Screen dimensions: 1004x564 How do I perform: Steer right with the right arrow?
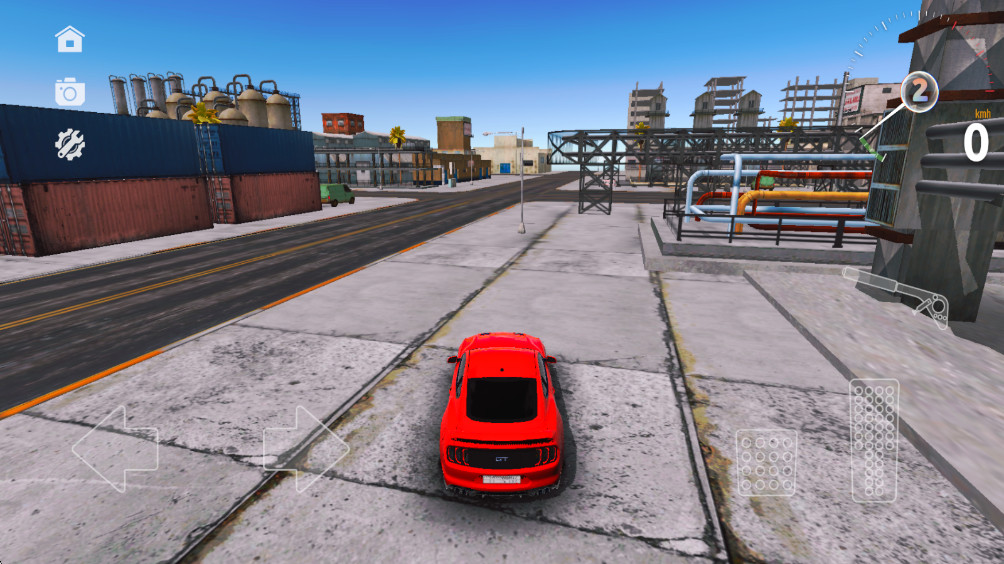tap(305, 448)
